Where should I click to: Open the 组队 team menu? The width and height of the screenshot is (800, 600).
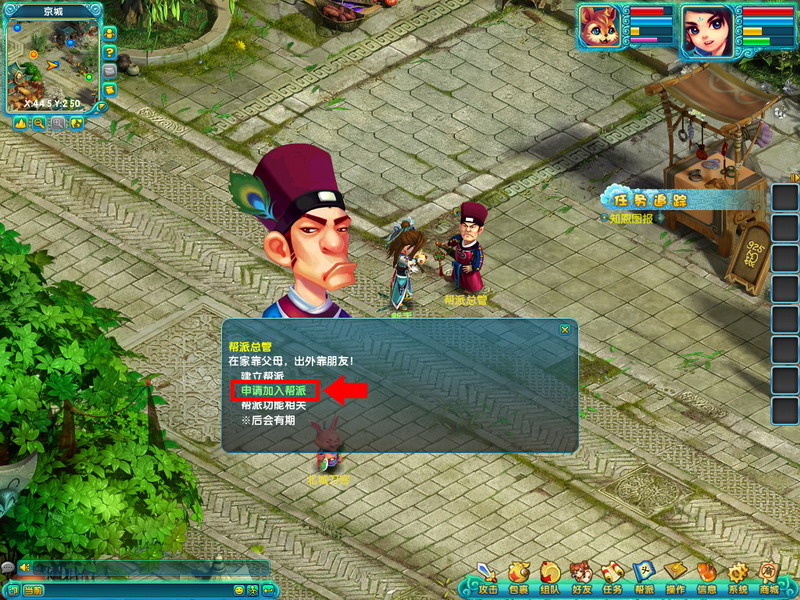click(549, 577)
